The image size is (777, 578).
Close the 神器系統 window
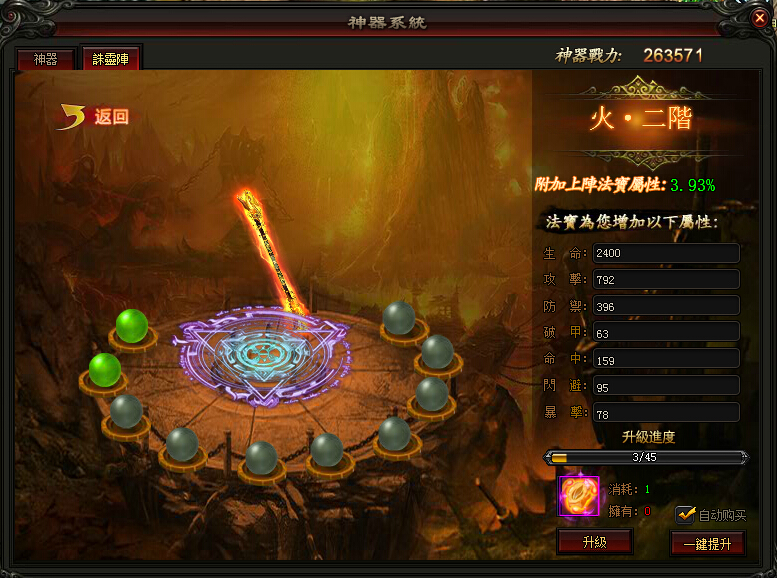click(760, 19)
